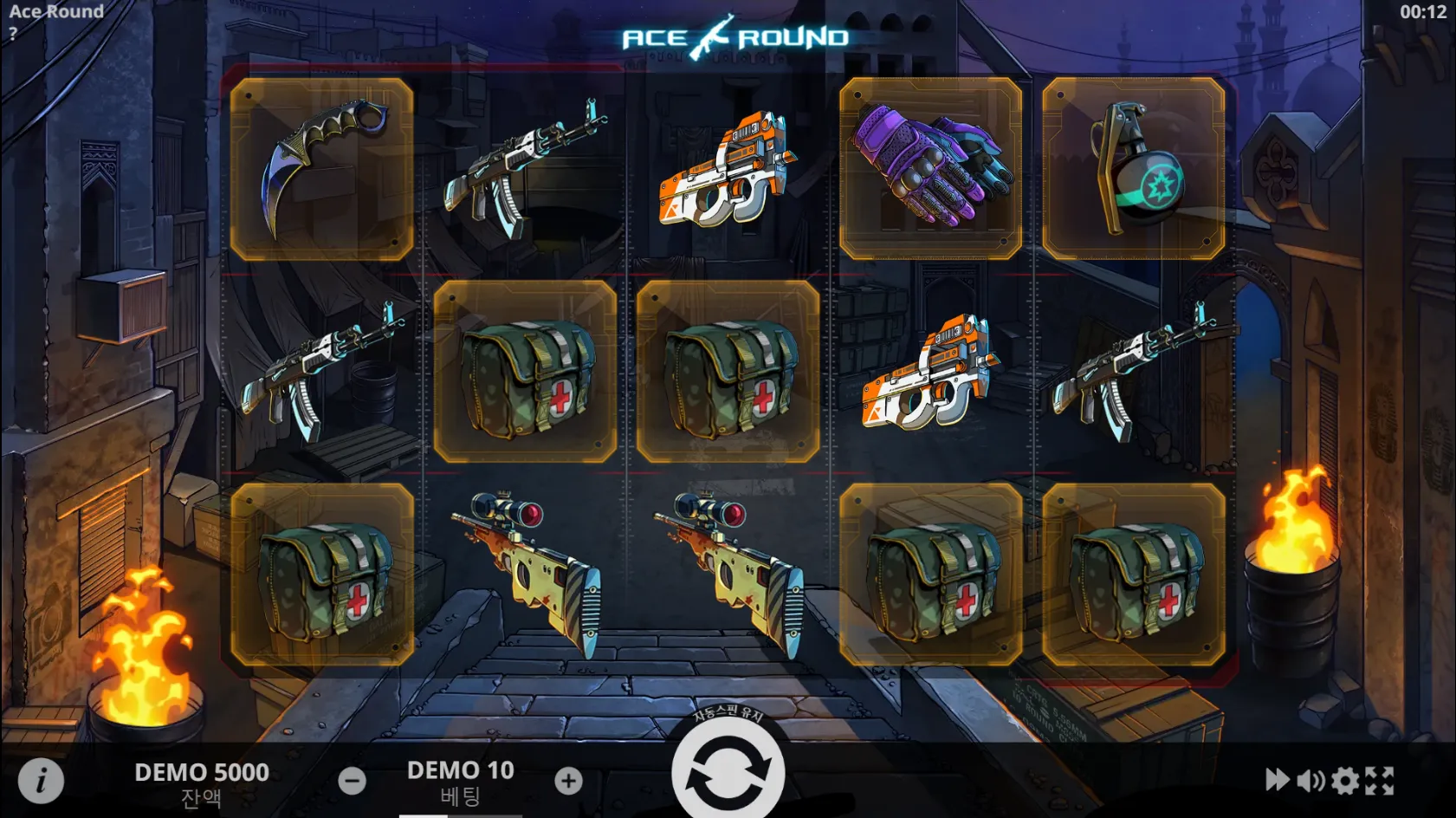
Task: Increase bet with the plus button
Action: (569, 781)
